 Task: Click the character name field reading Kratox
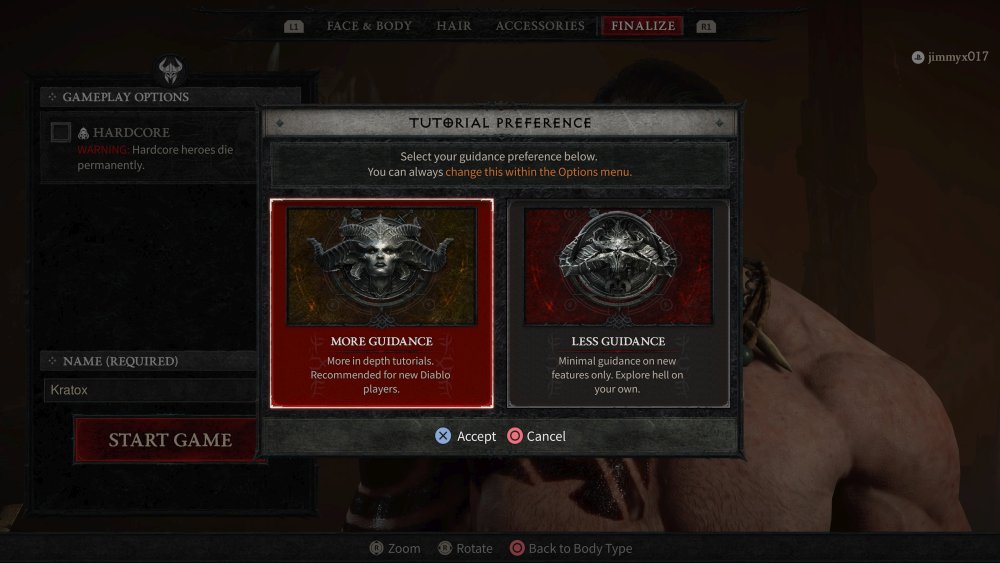click(150, 390)
